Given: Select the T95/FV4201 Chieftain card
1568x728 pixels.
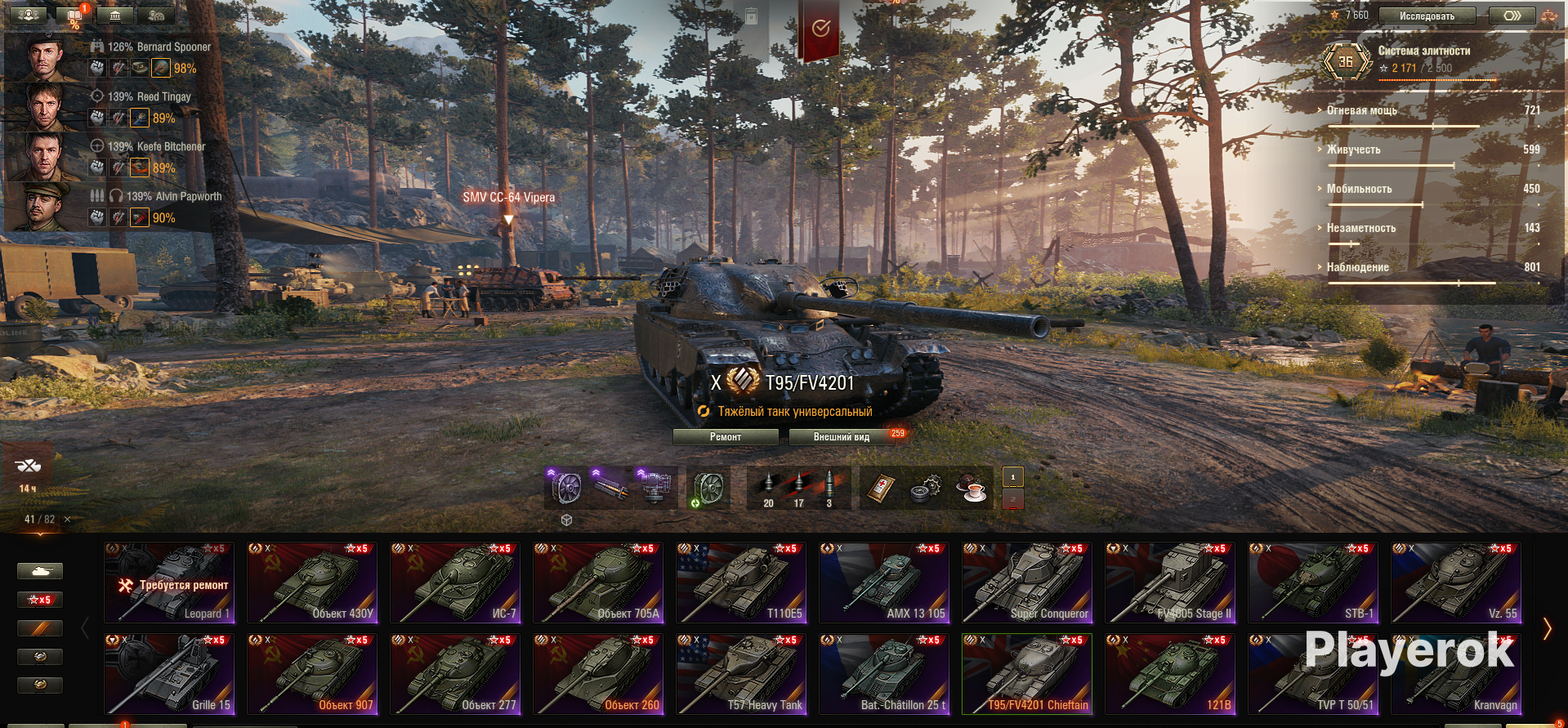Looking at the screenshot, I should (x=1027, y=674).
